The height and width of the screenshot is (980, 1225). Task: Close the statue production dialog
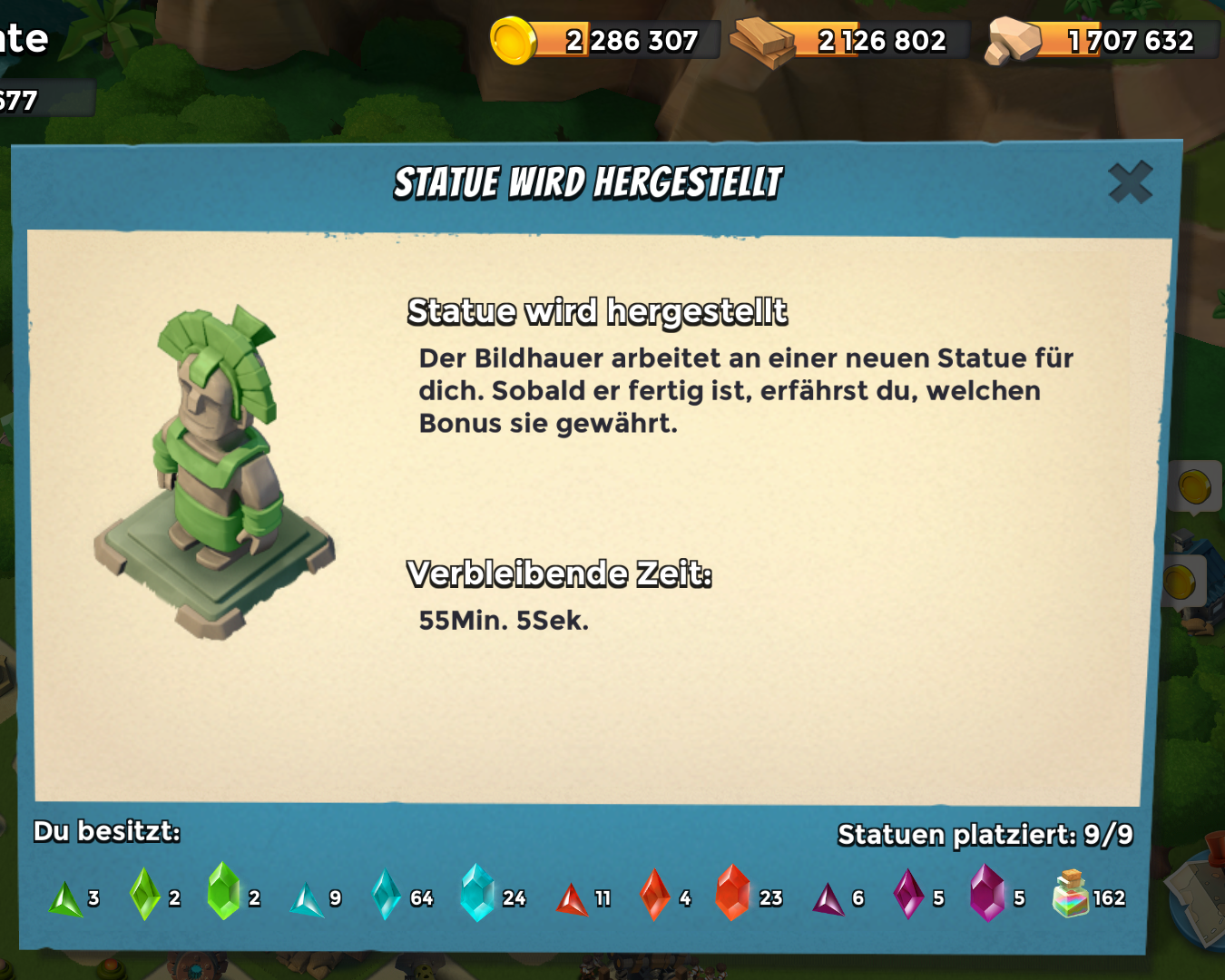point(1131,181)
